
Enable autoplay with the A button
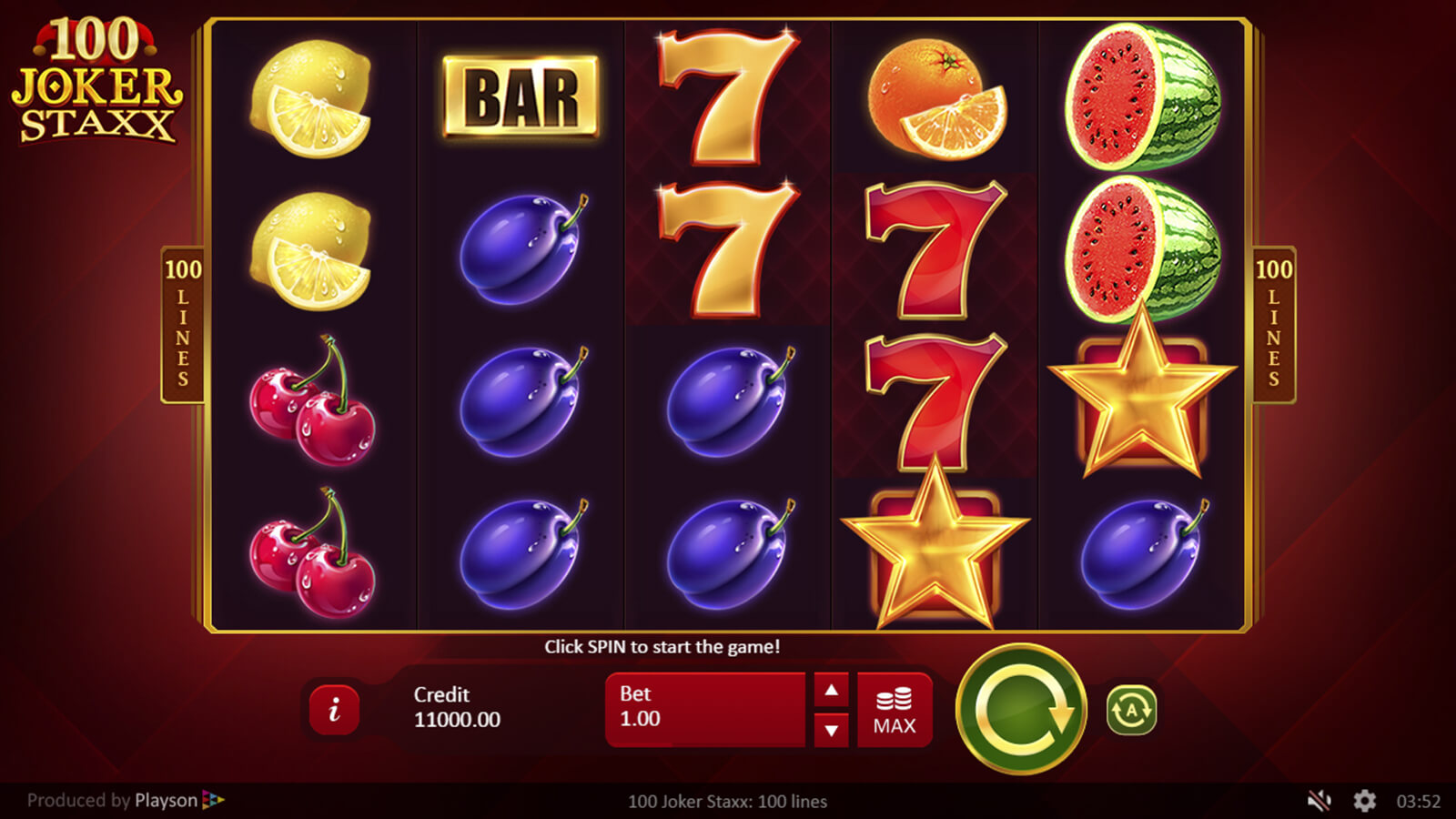pos(1131,710)
